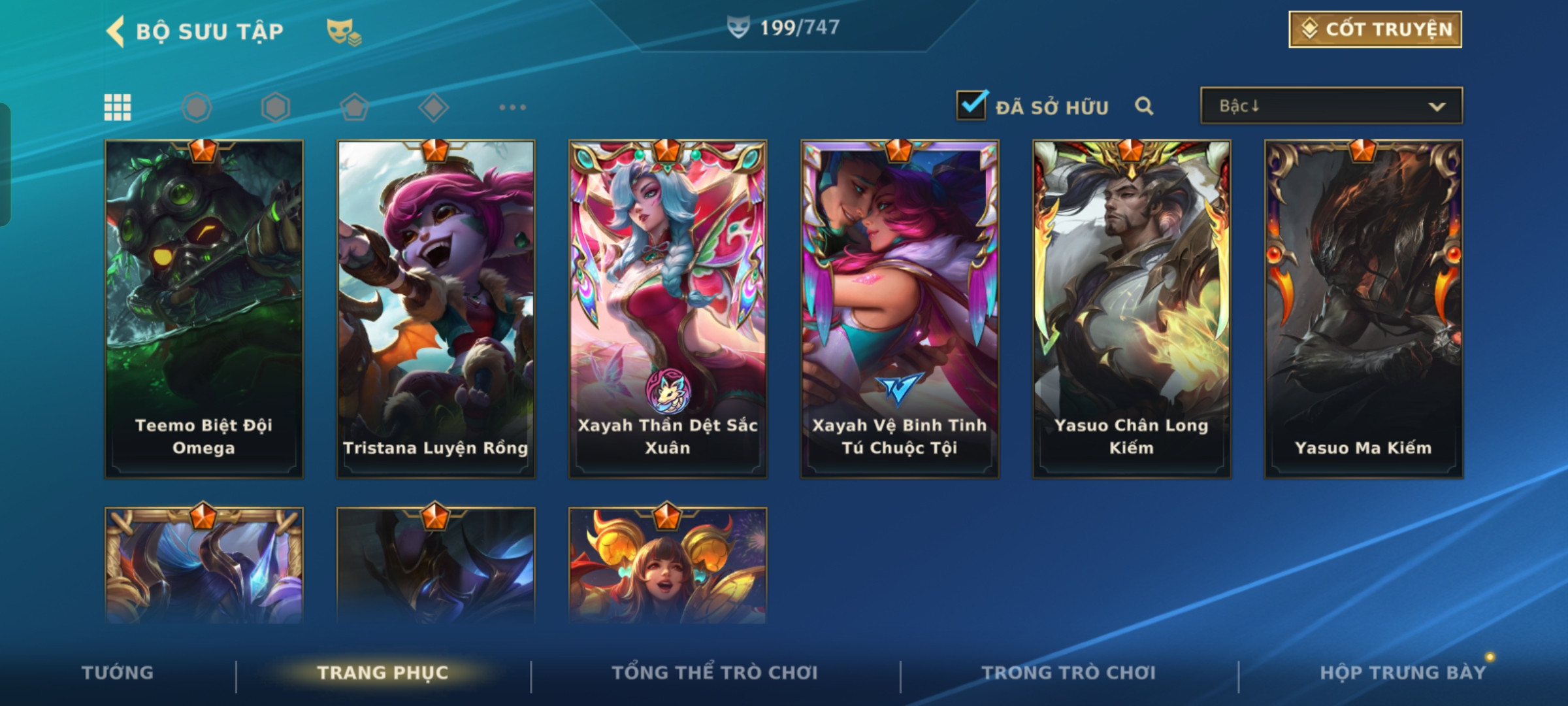Expand the Bậc sort dropdown
Screen dimensions: 1568x706
1331,106
